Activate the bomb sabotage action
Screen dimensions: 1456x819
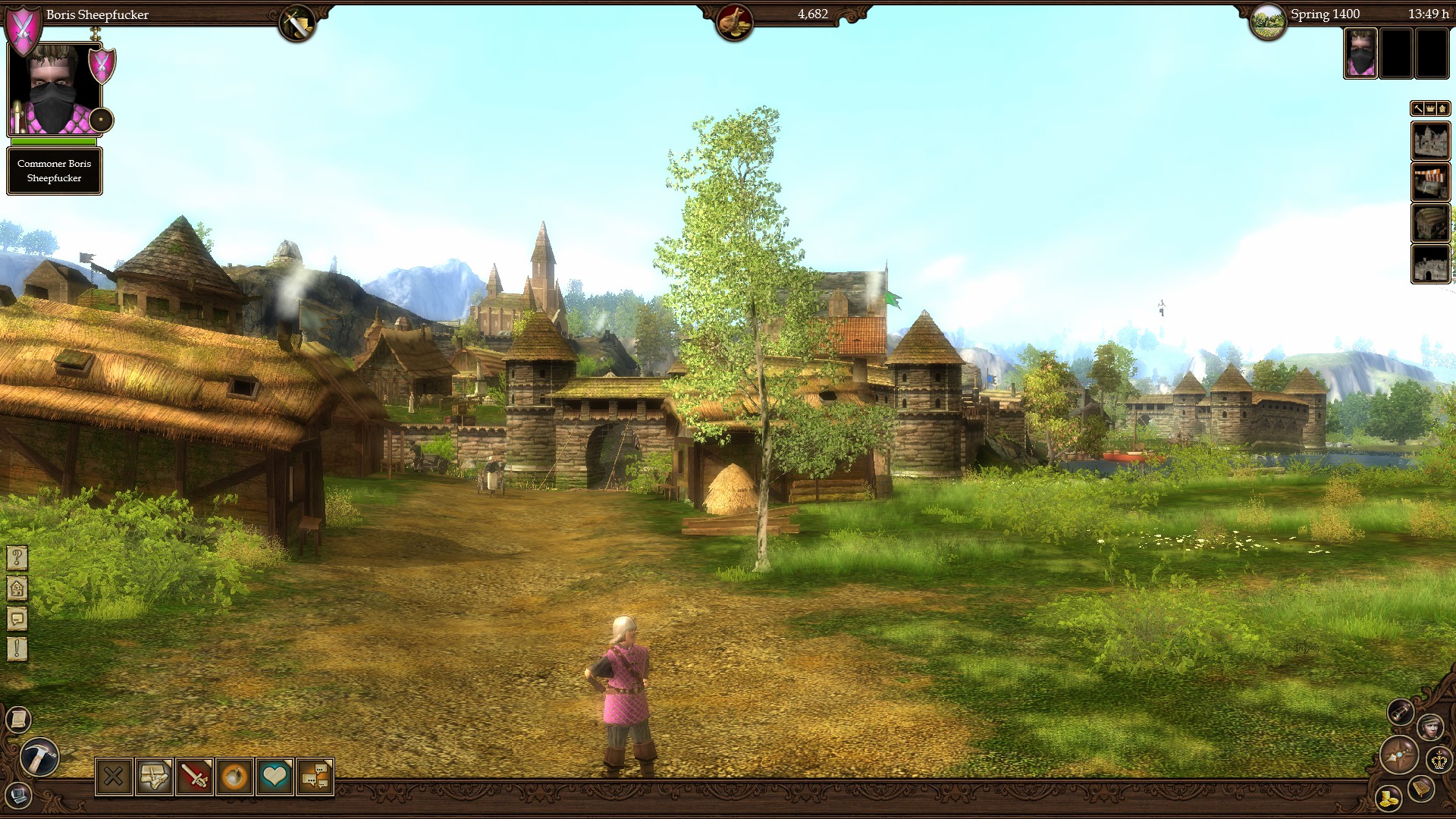coord(236,776)
